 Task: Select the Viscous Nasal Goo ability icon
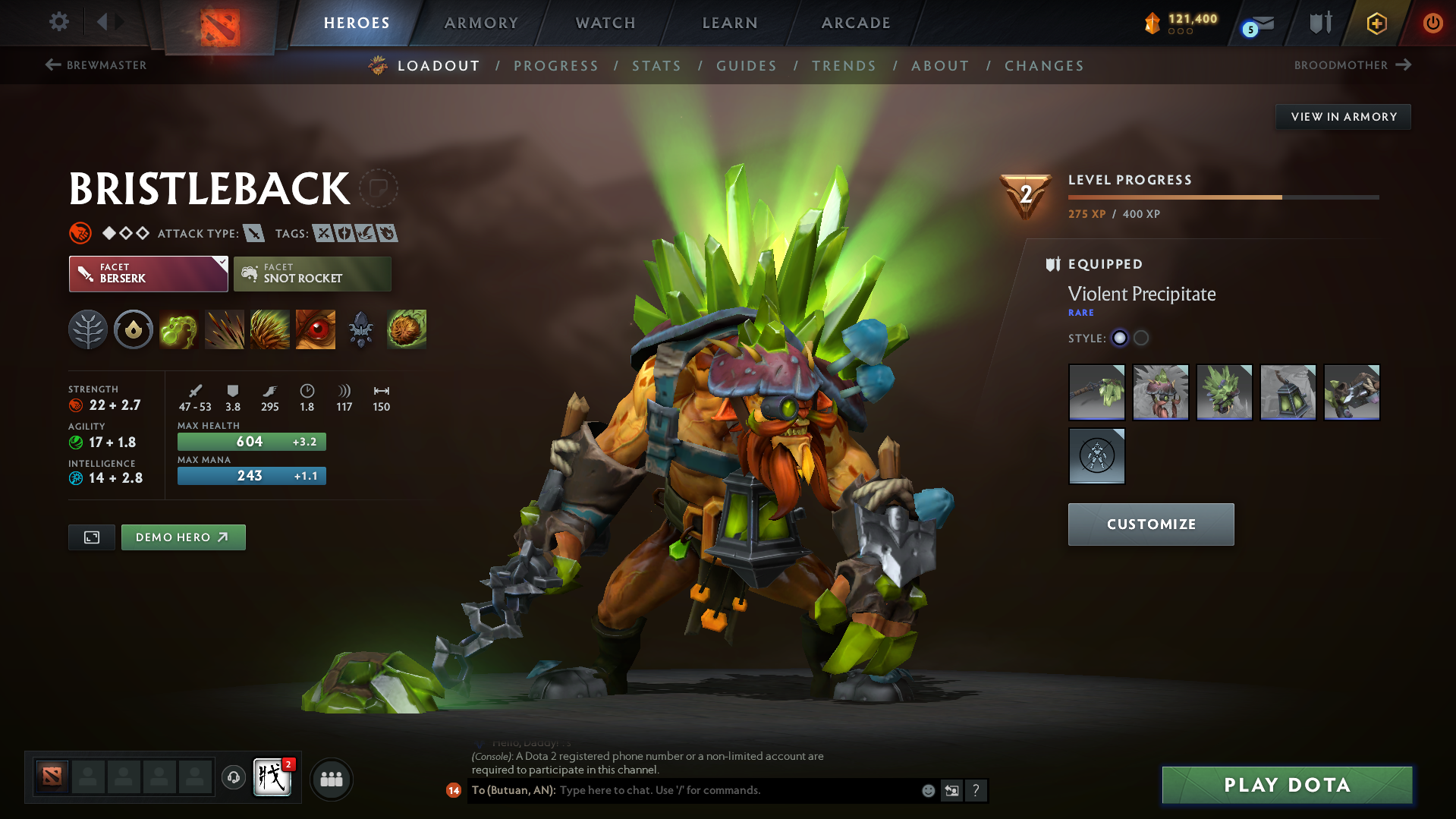[x=179, y=329]
